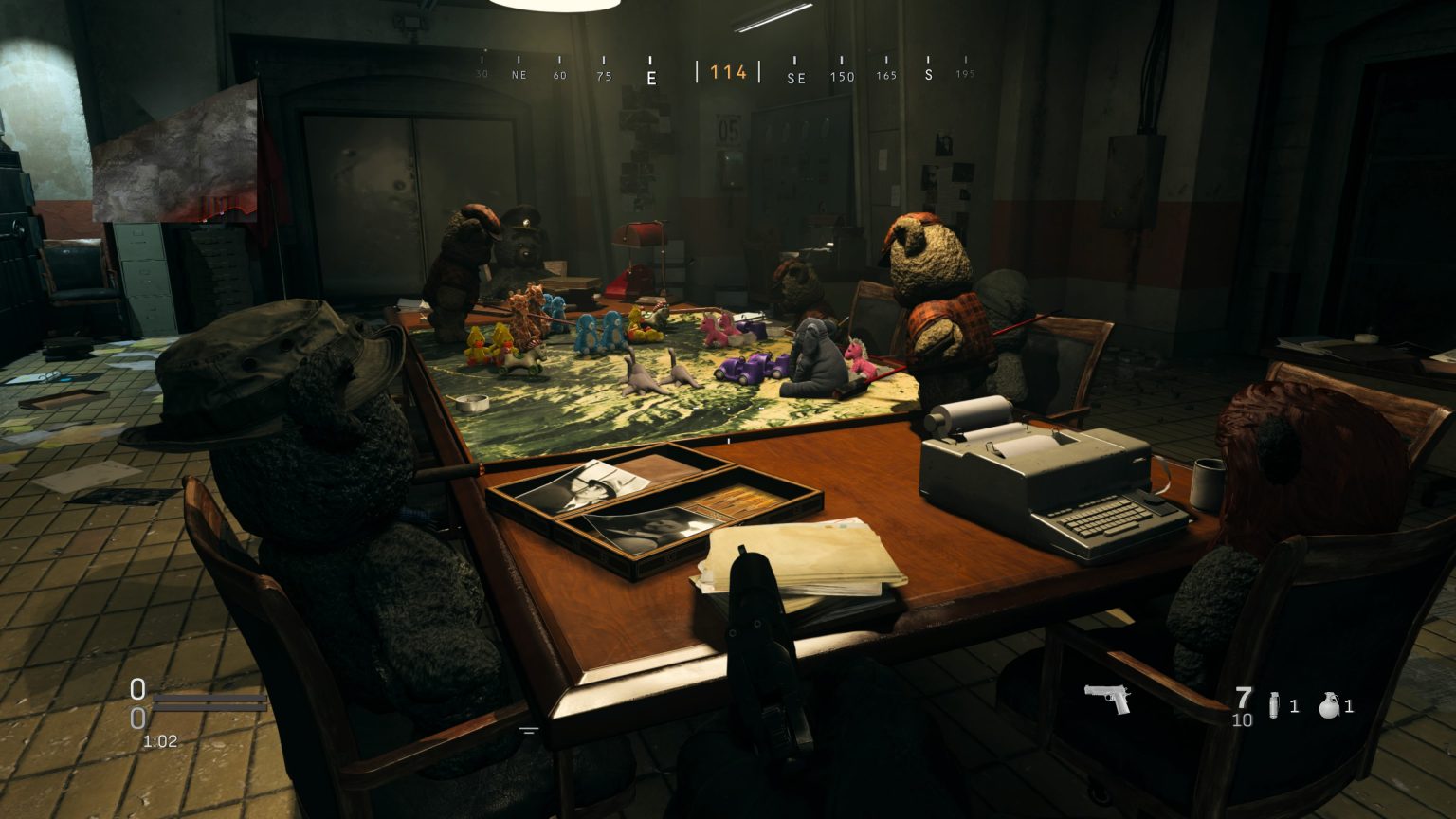This screenshot has width=1456, height=819.
Task: Click the SE marker on the compass bar
Action: pos(796,78)
